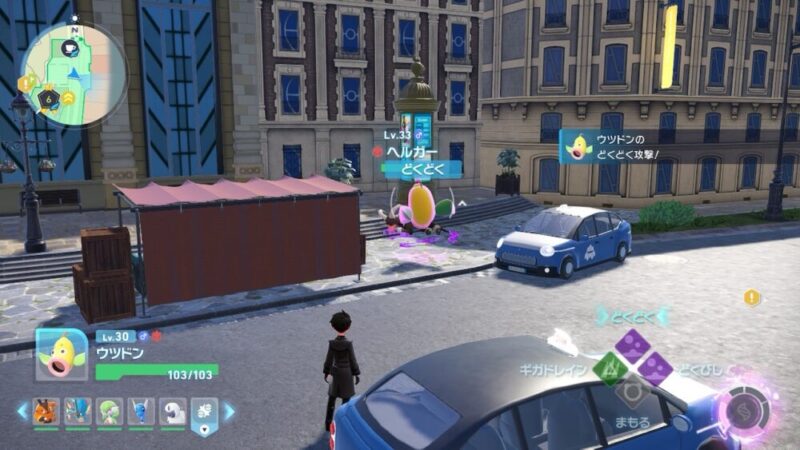Activate the grey まもる move

[632, 392]
